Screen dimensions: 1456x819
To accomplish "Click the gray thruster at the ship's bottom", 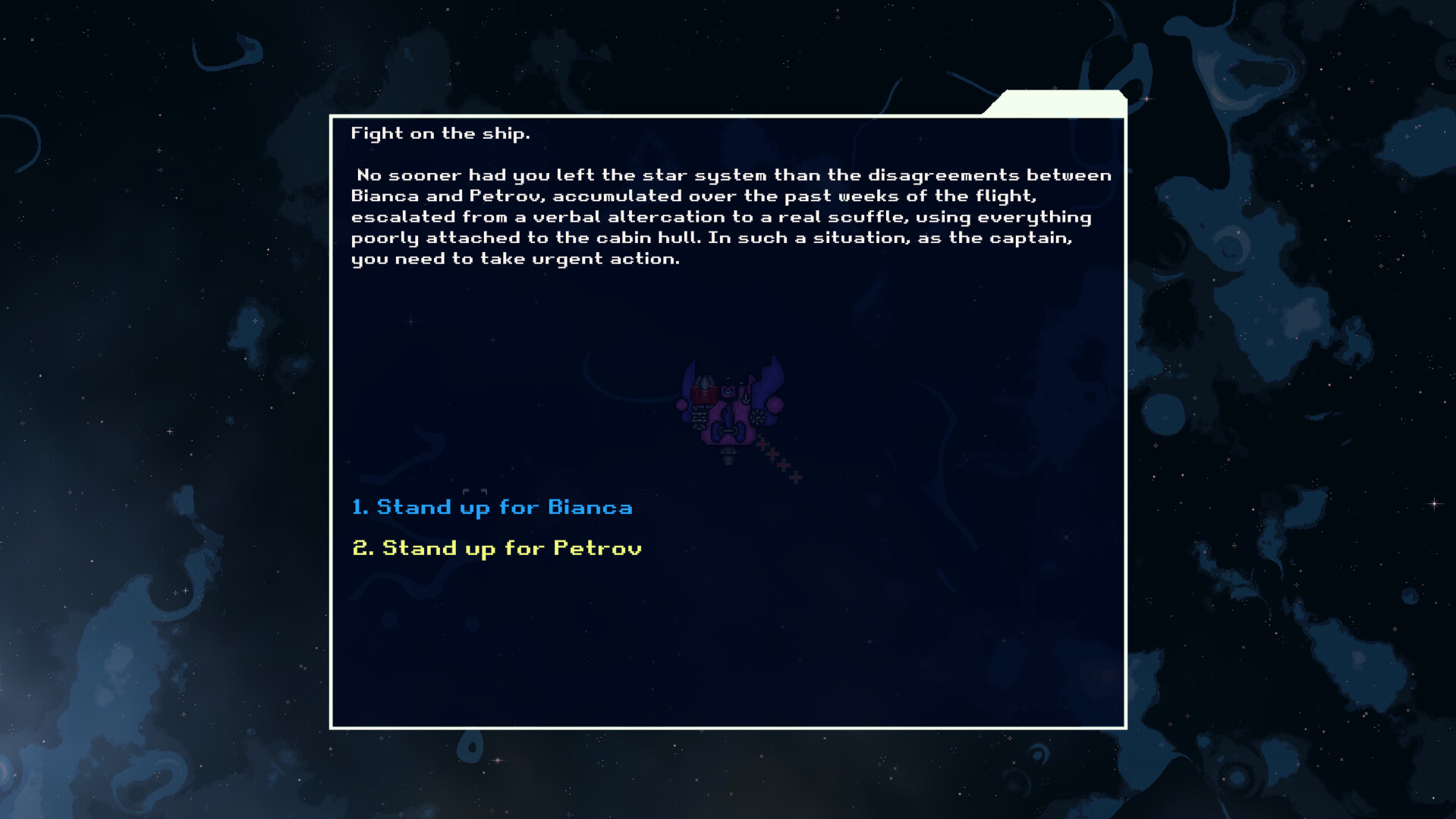I will point(728,455).
